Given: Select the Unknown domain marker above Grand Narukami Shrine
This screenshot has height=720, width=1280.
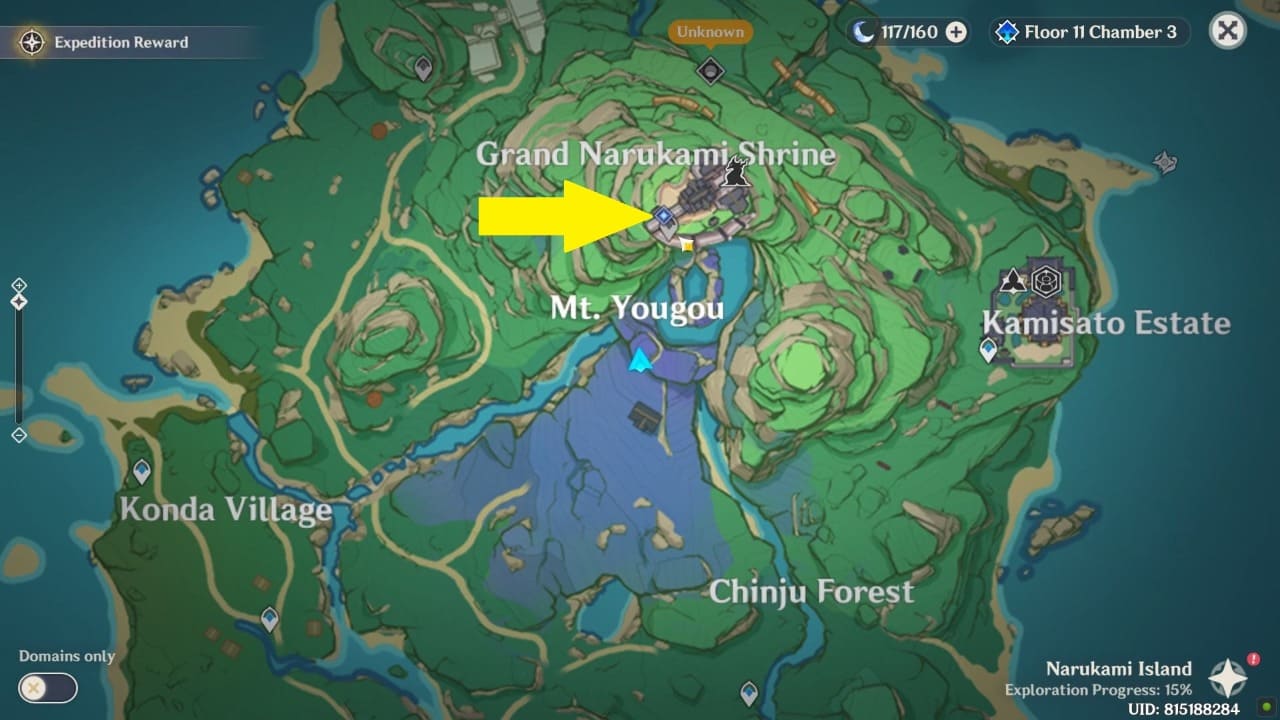Looking at the screenshot, I should (x=710, y=72).
